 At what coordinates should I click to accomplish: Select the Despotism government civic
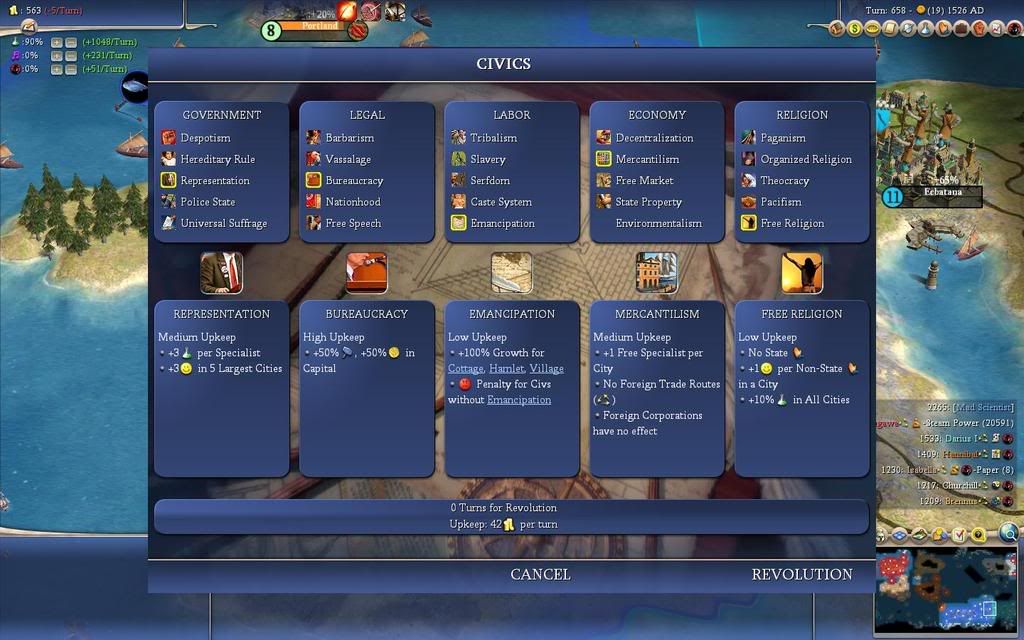click(x=205, y=138)
